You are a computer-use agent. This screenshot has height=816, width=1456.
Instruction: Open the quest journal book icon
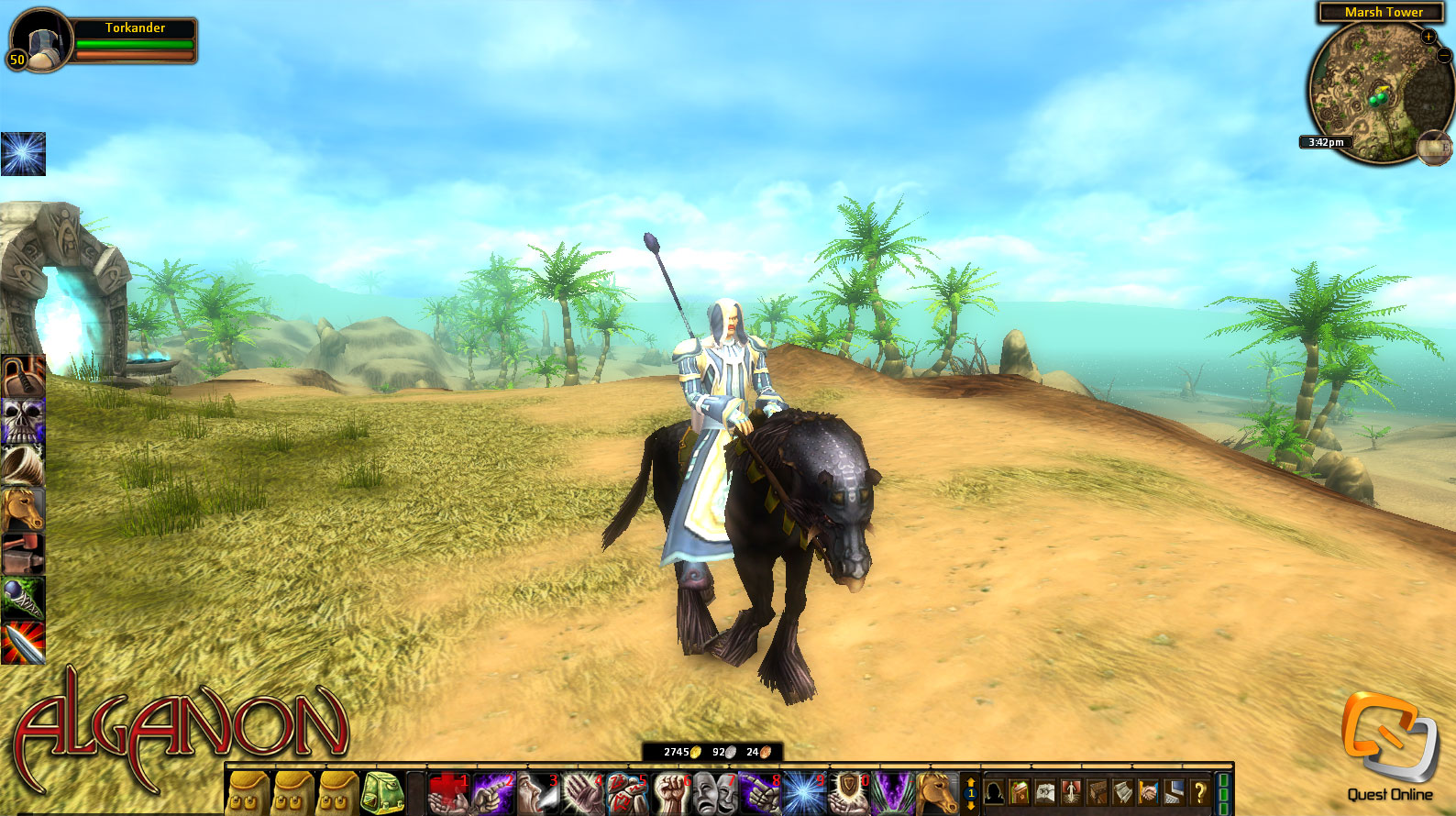(x=1018, y=791)
